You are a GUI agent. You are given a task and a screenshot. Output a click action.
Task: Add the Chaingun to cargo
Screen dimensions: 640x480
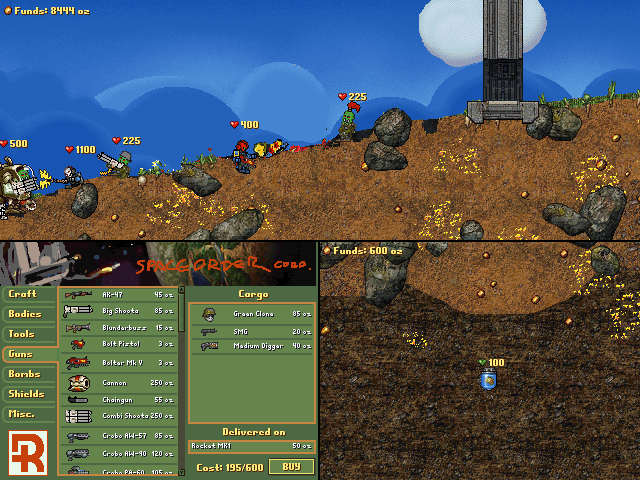[x=120, y=399]
